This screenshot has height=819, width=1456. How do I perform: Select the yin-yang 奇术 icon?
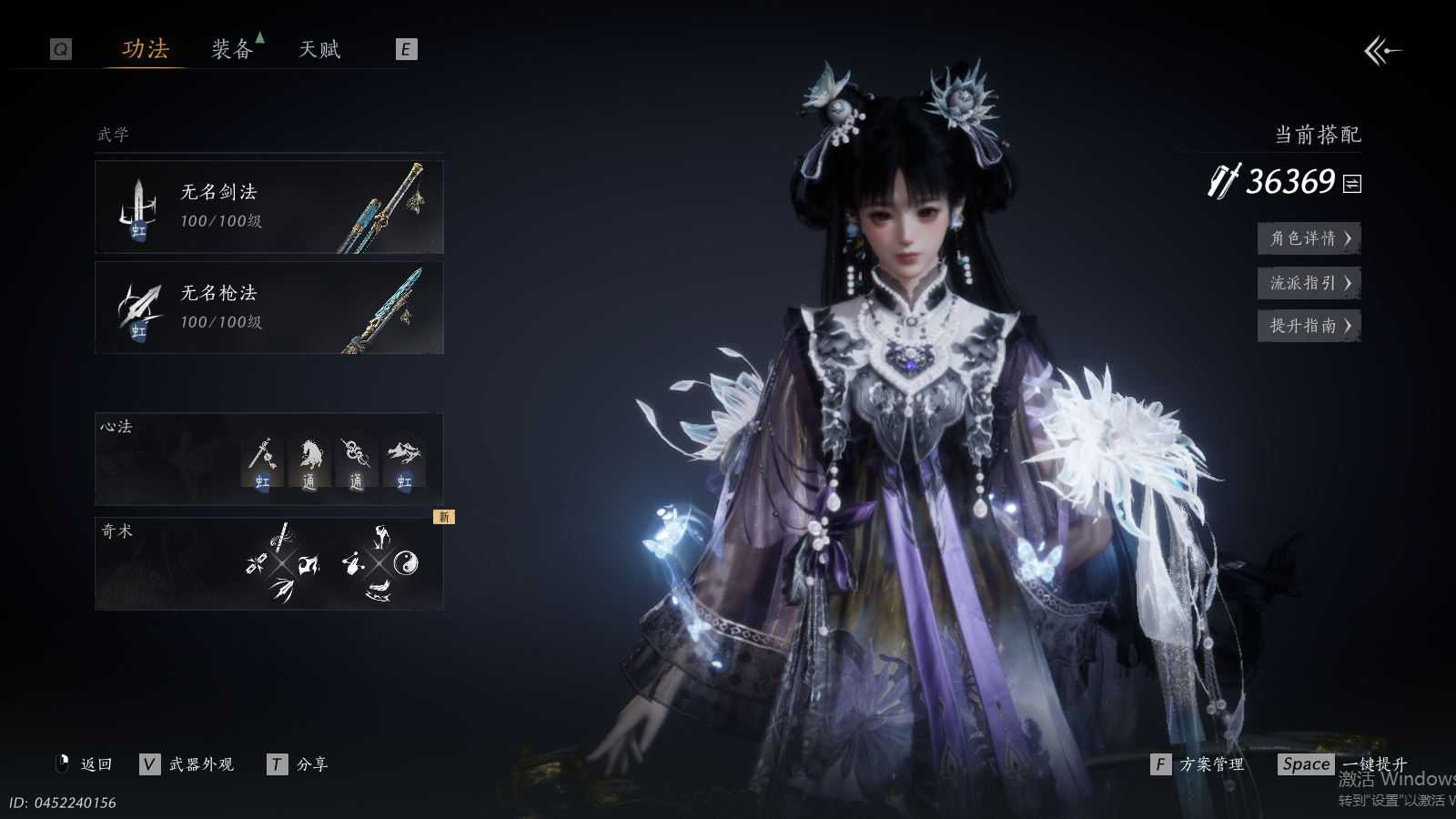point(406,564)
